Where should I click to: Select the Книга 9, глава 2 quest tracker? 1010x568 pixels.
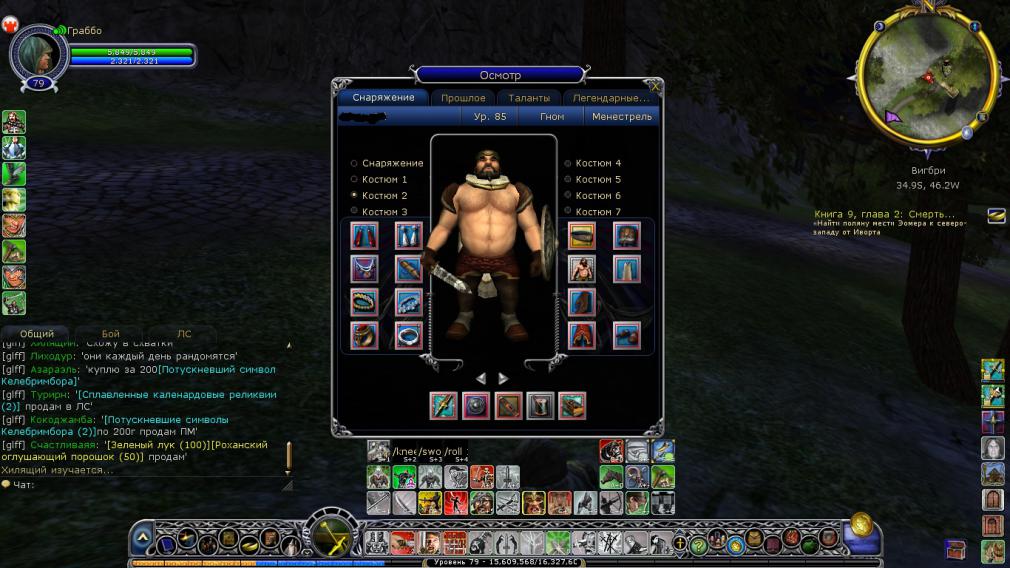tap(883, 214)
